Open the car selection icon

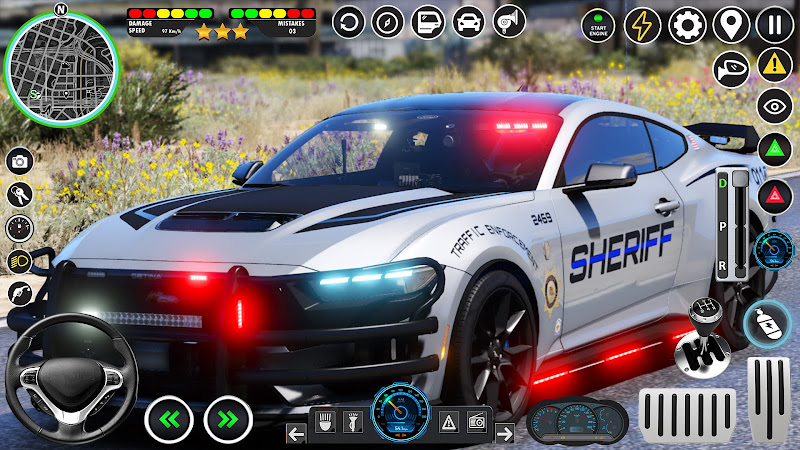467,20
